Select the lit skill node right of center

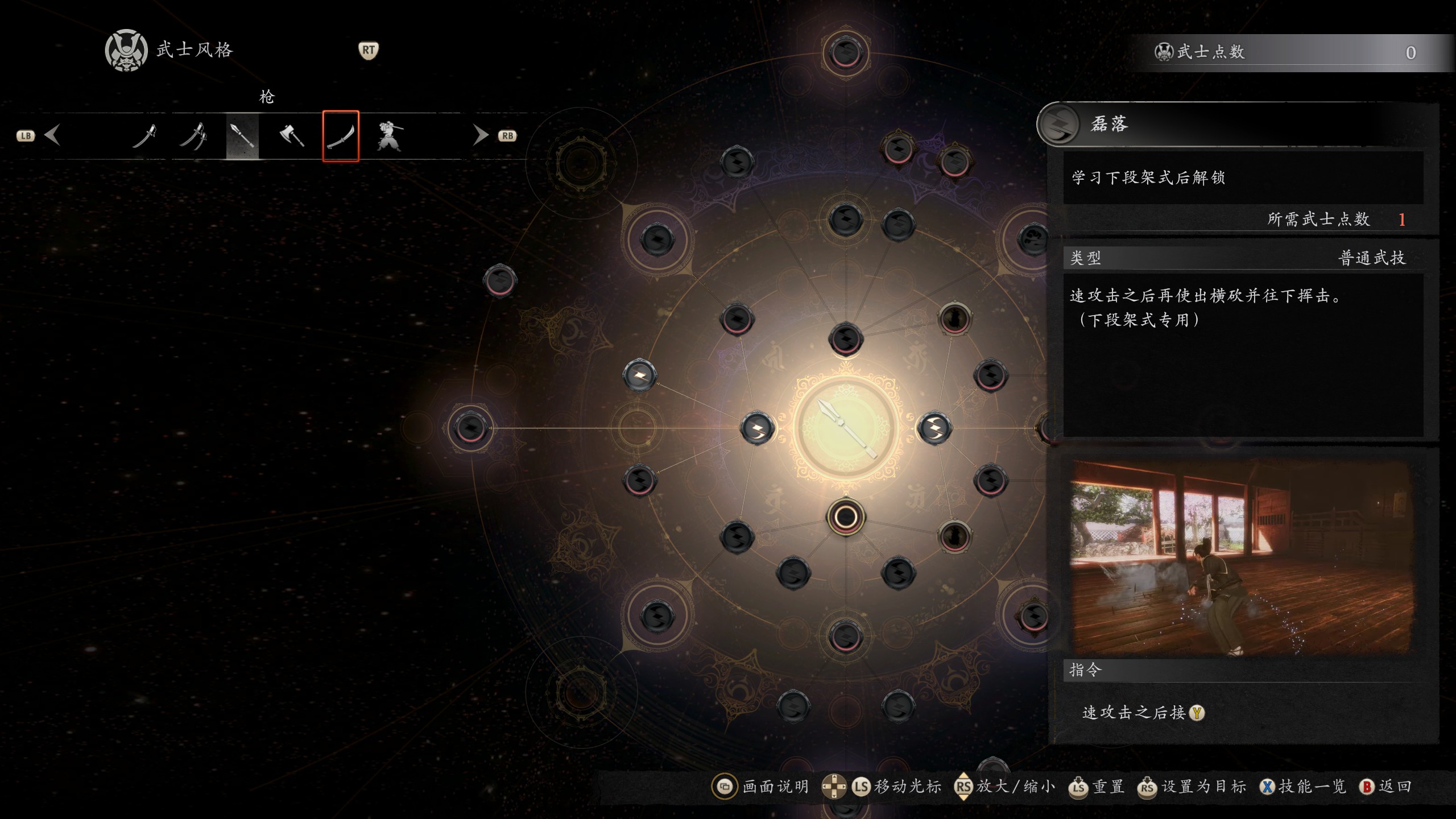coord(934,428)
